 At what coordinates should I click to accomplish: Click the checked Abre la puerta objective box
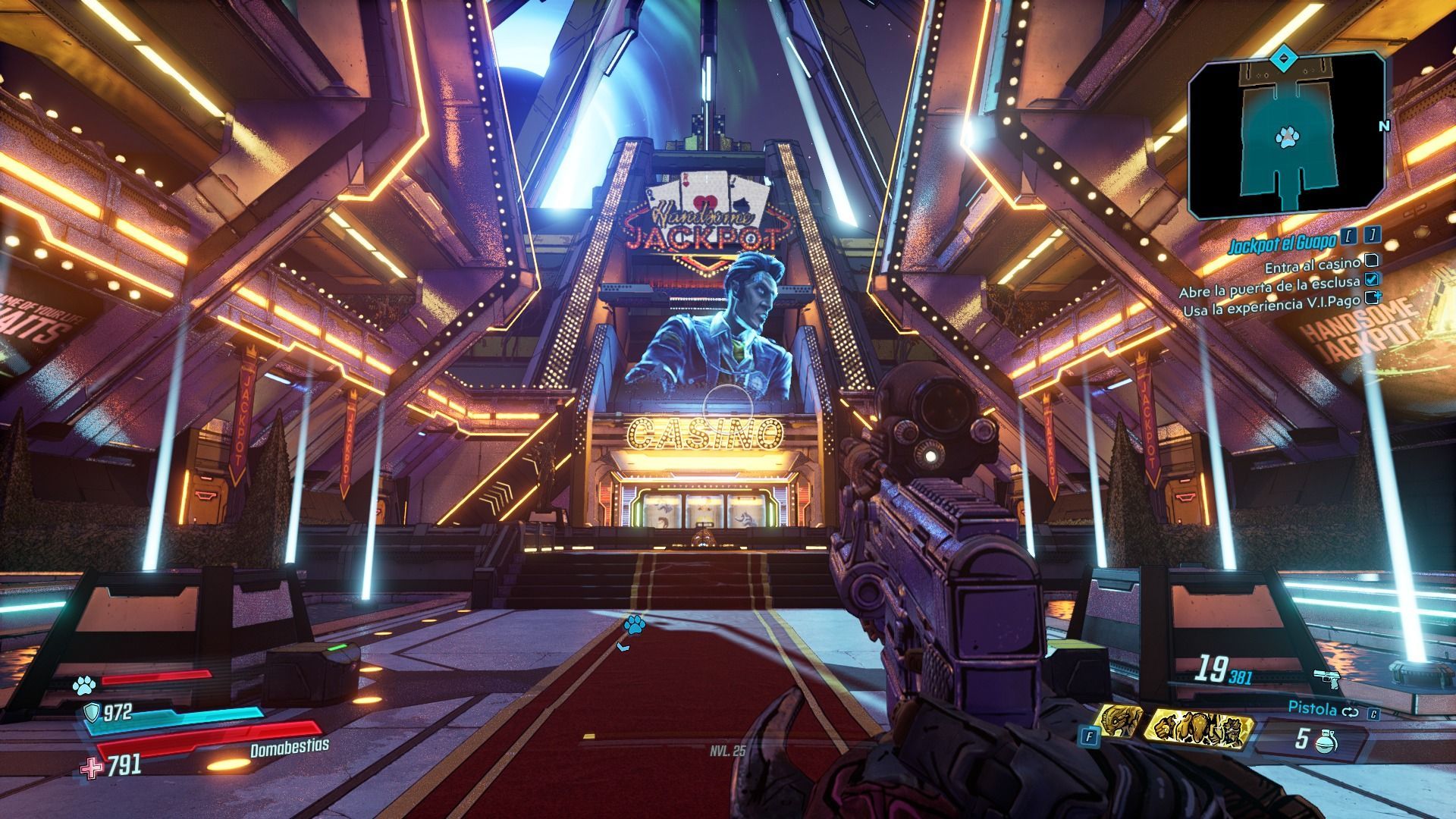[x=1372, y=280]
